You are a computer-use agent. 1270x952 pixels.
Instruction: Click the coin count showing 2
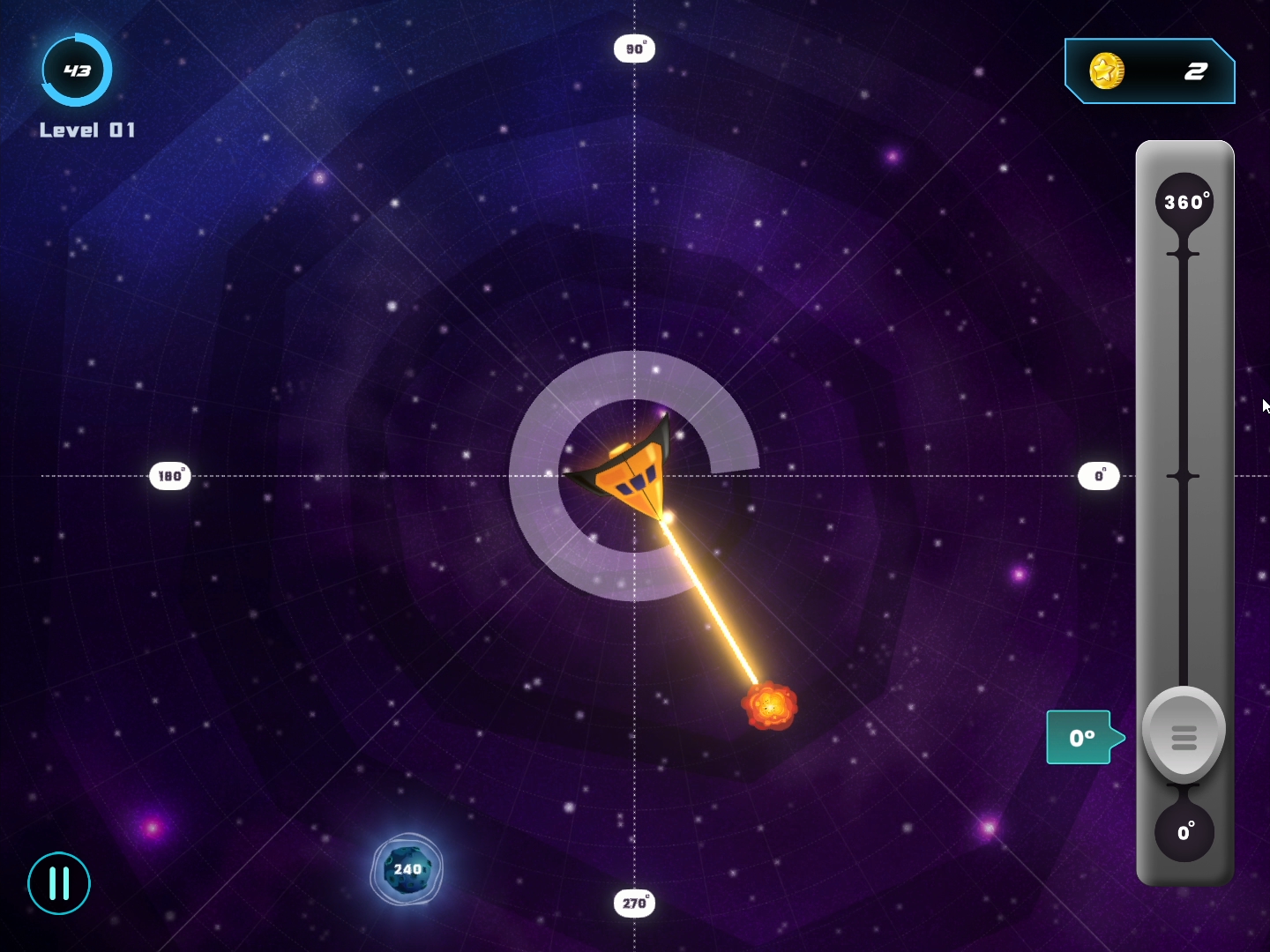click(x=1195, y=72)
